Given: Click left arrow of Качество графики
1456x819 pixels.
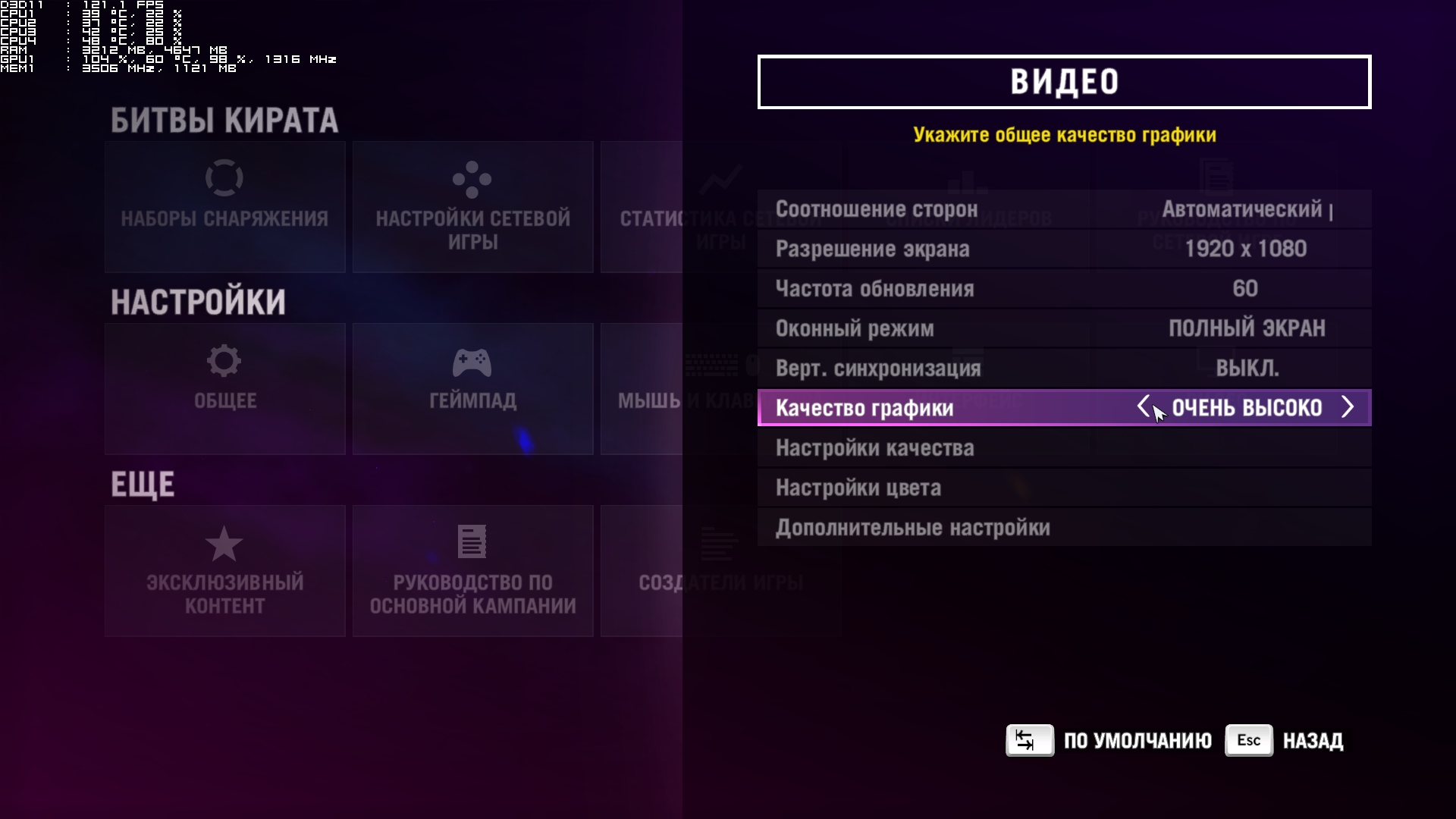Looking at the screenshot, I should click(x=1143, y=407).
